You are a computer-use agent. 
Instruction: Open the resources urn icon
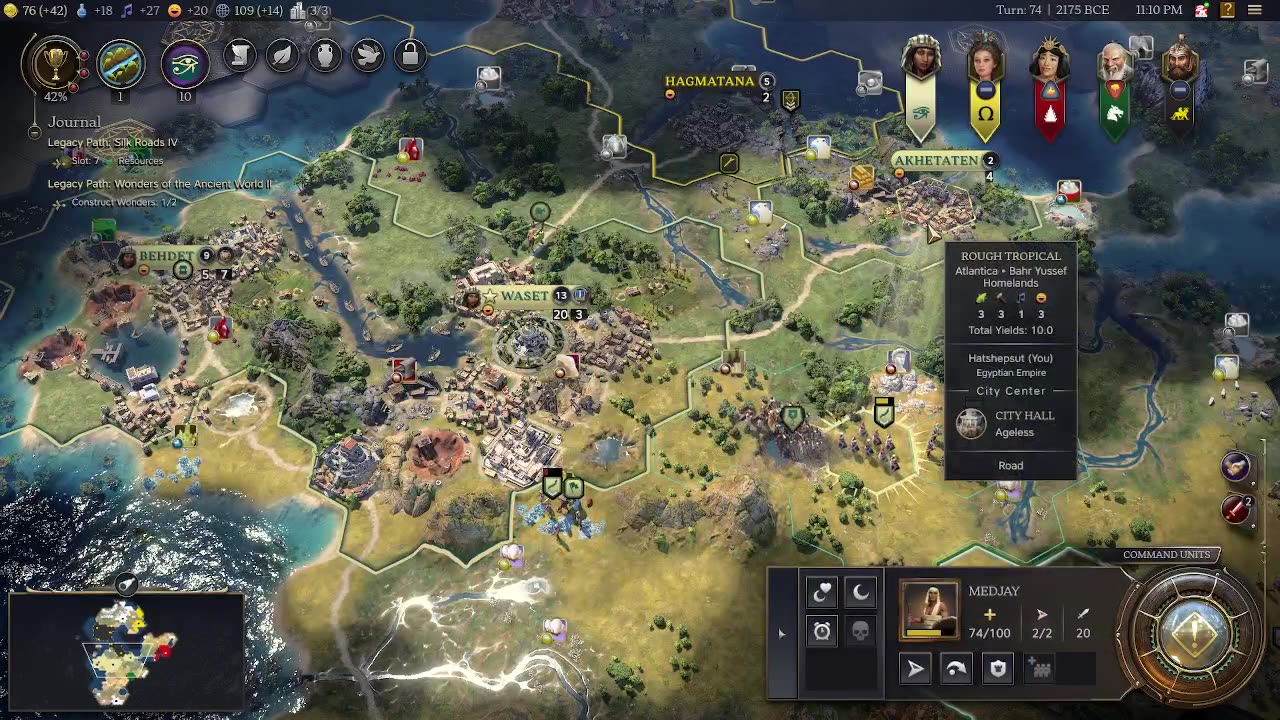click(x=325, y=56)
